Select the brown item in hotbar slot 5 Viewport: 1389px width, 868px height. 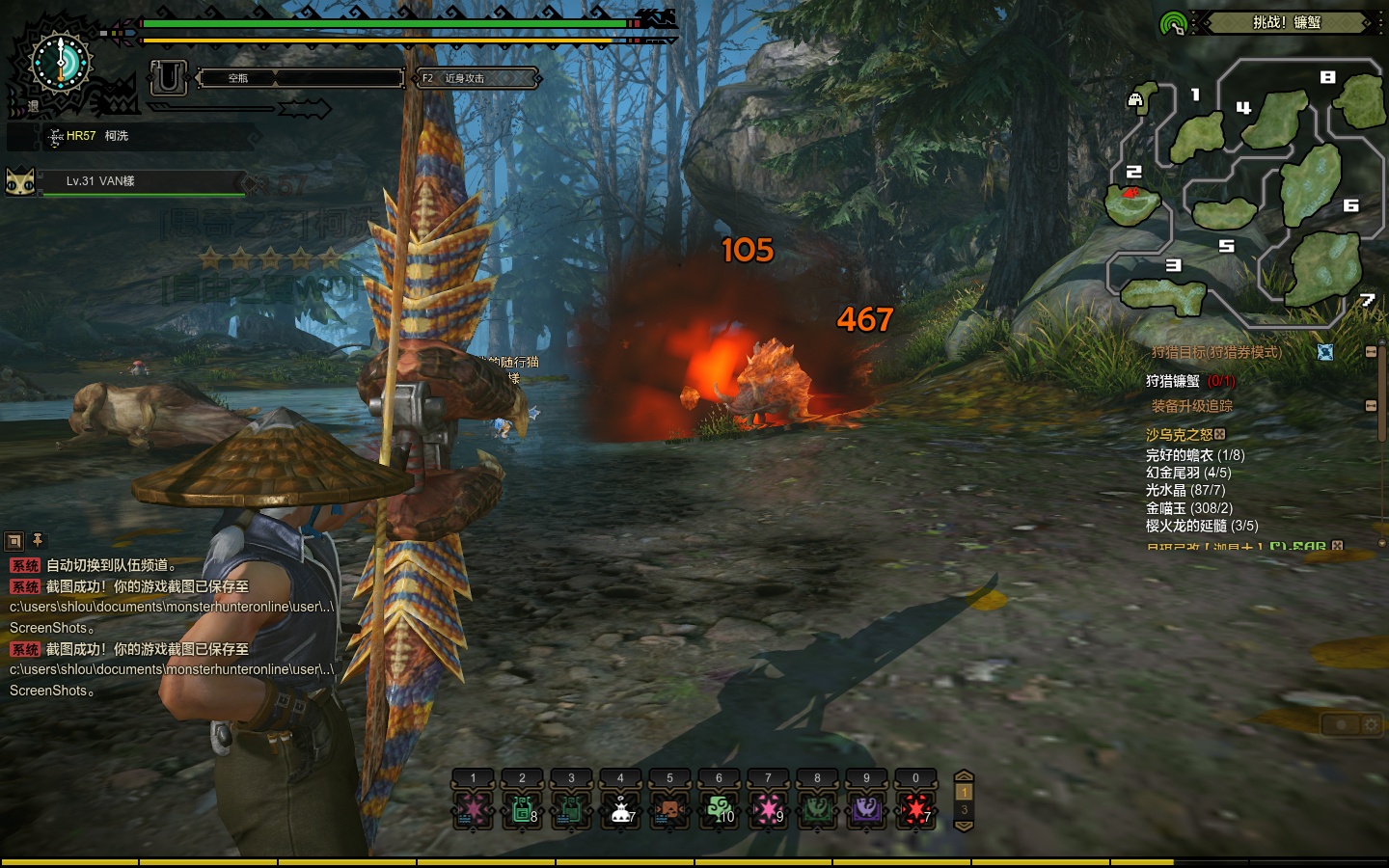669,809
